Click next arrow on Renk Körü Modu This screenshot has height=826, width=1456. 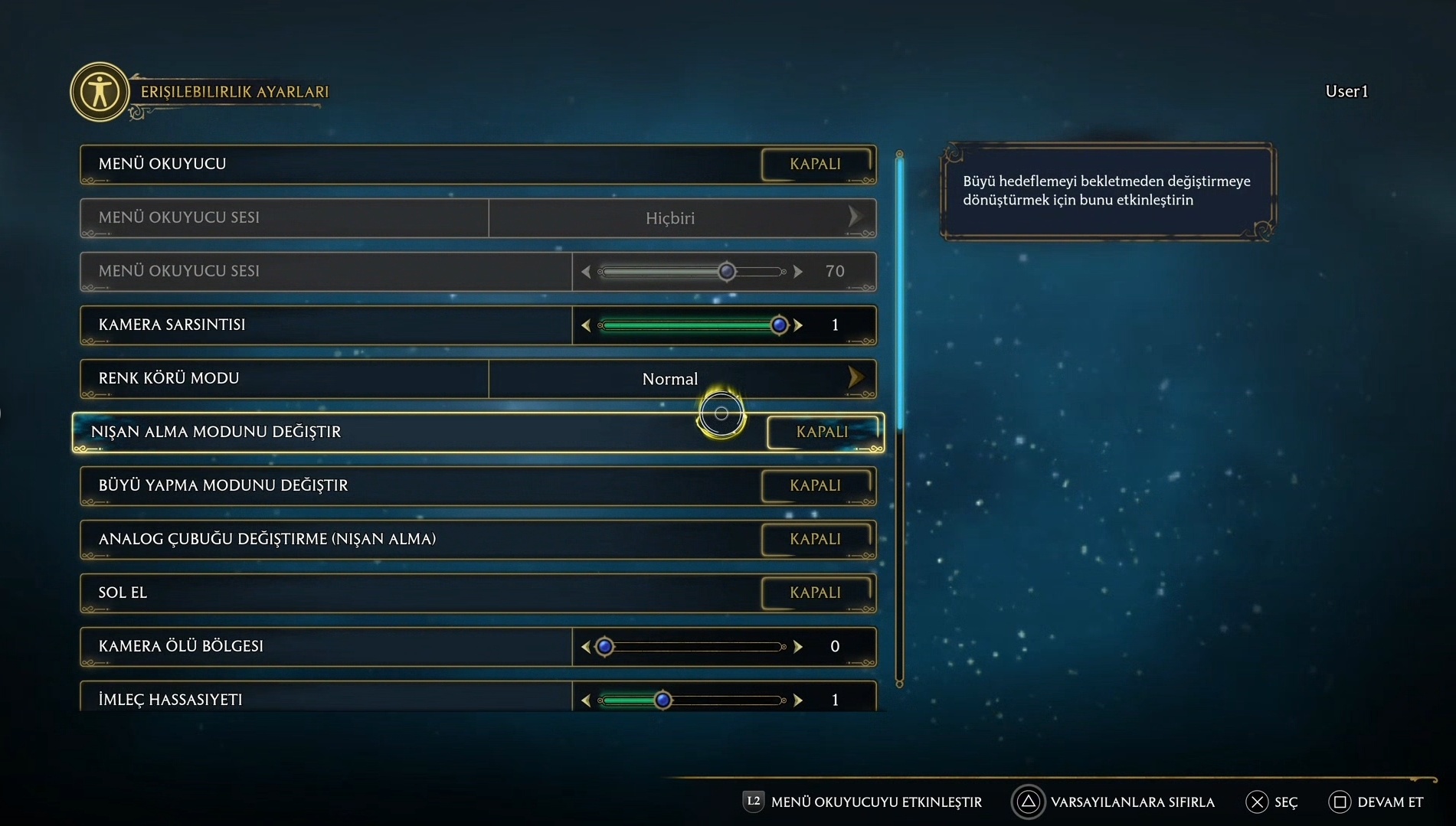tap(856, 377)
